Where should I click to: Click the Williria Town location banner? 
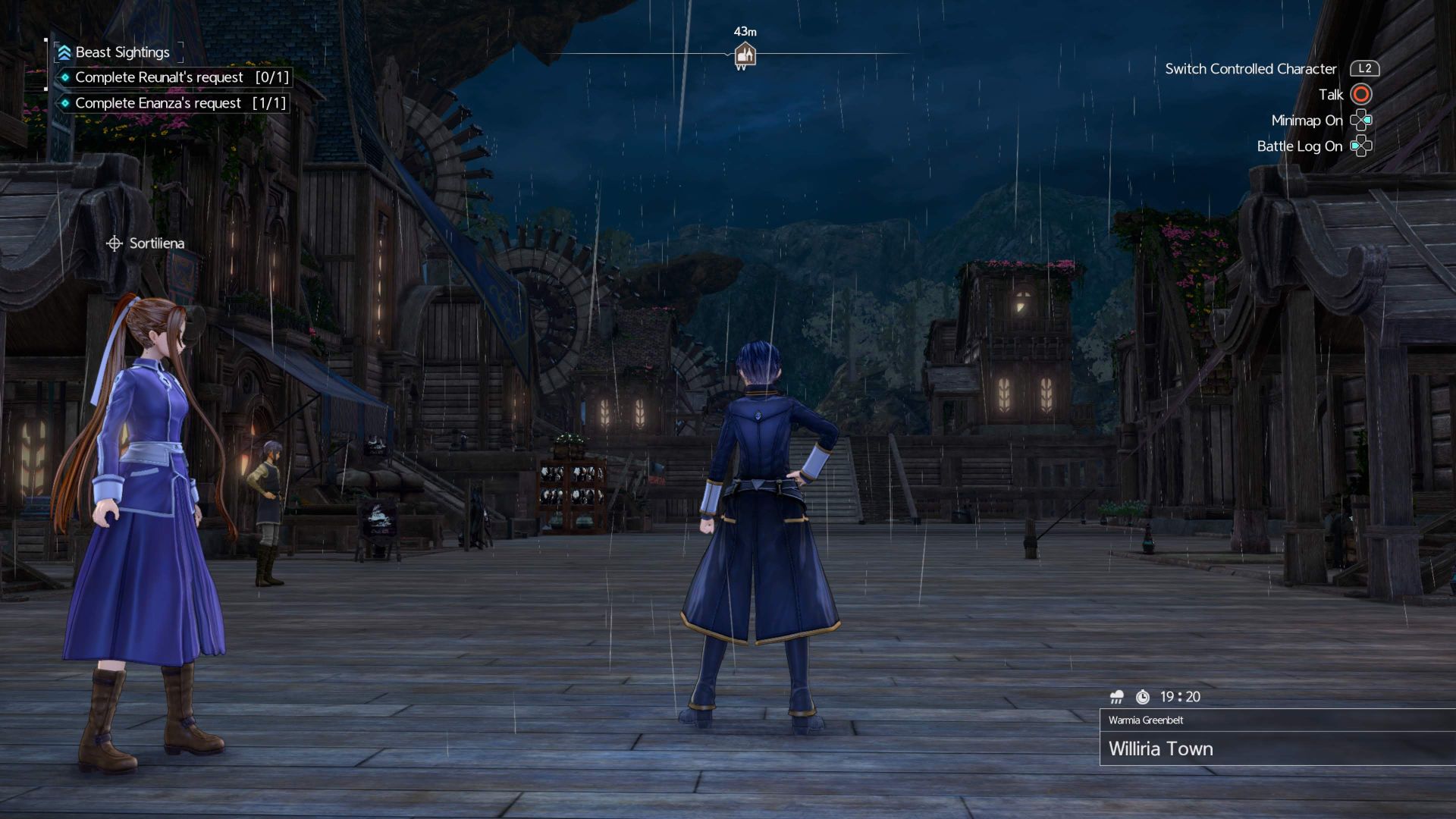point(1160,748)
